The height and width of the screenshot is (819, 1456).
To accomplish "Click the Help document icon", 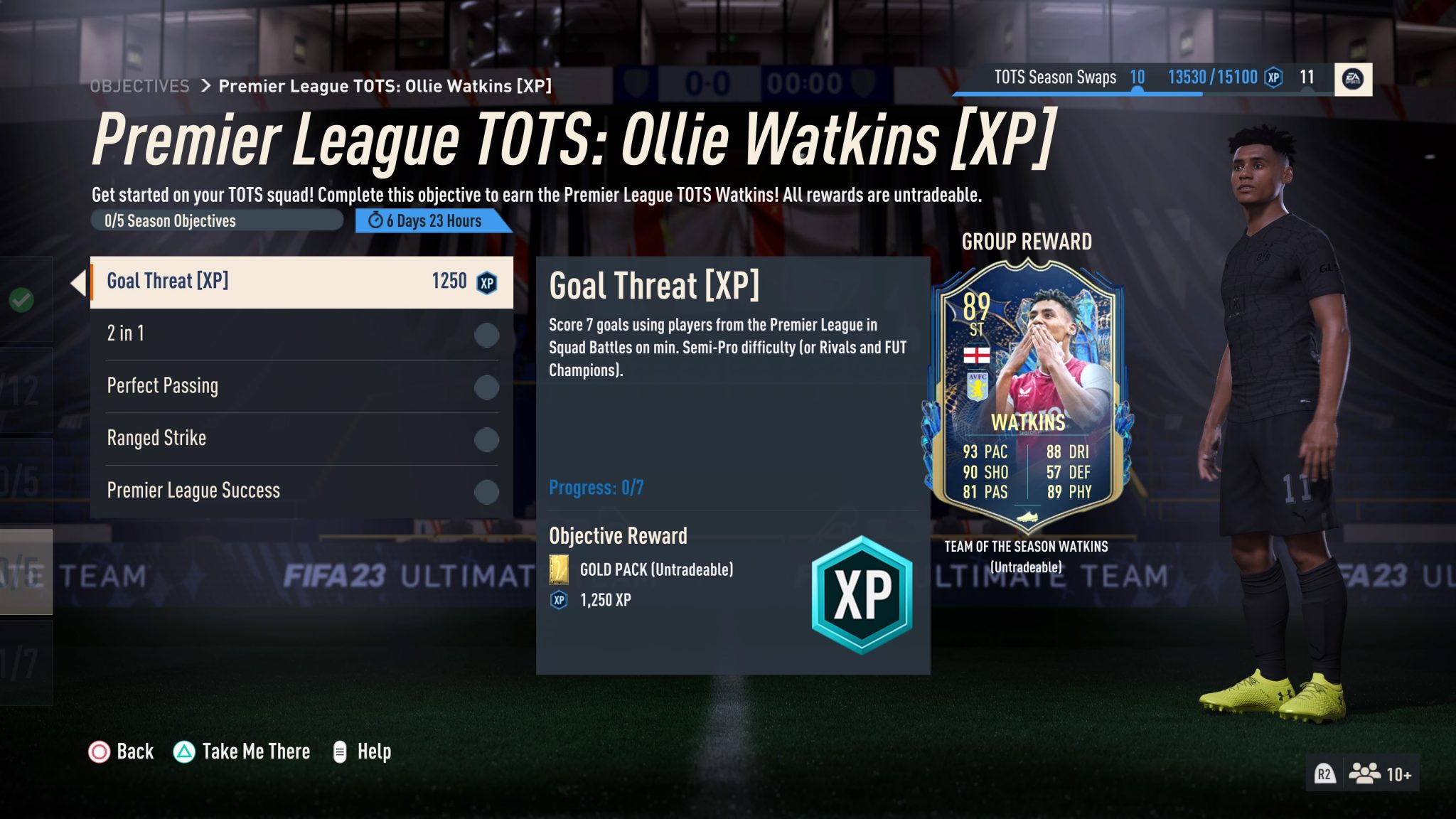I will coord(339,751).
